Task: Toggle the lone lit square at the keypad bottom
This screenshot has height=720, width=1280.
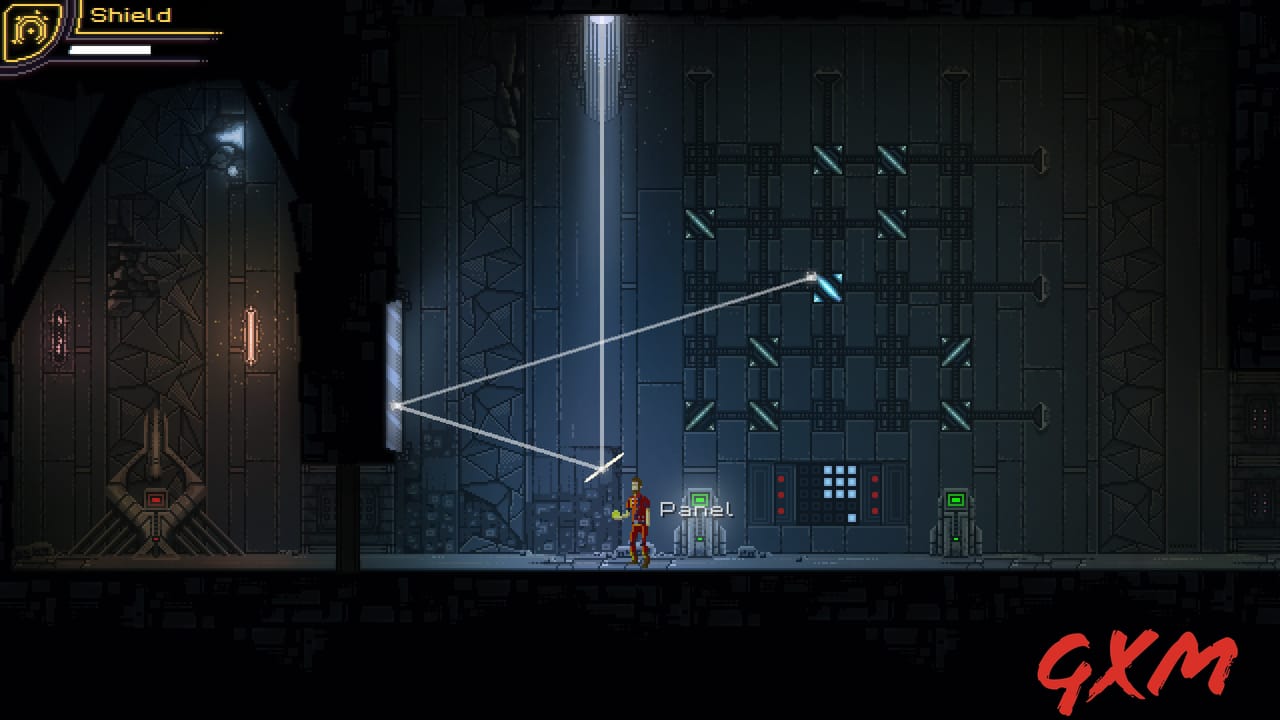Action: click(852, 517)
